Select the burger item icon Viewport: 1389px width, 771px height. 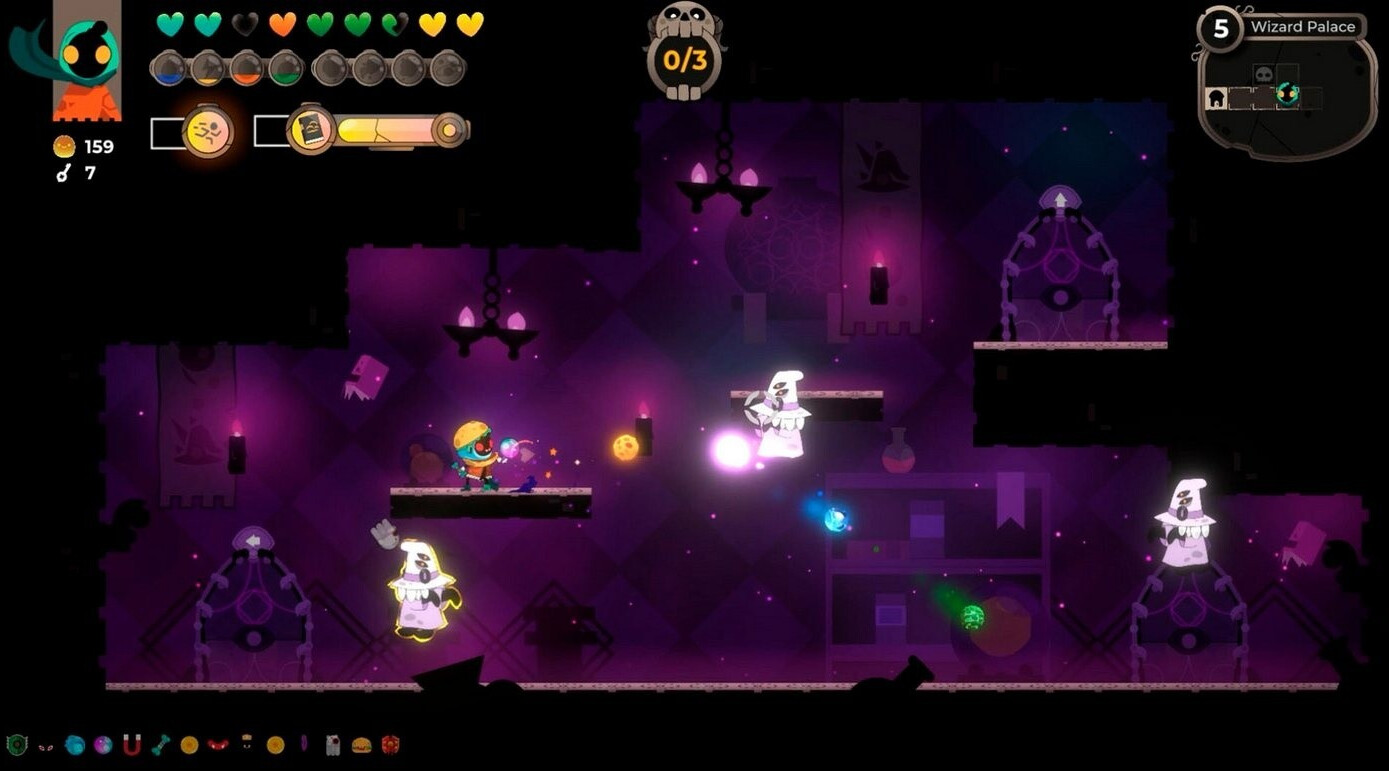coord(361,744)
